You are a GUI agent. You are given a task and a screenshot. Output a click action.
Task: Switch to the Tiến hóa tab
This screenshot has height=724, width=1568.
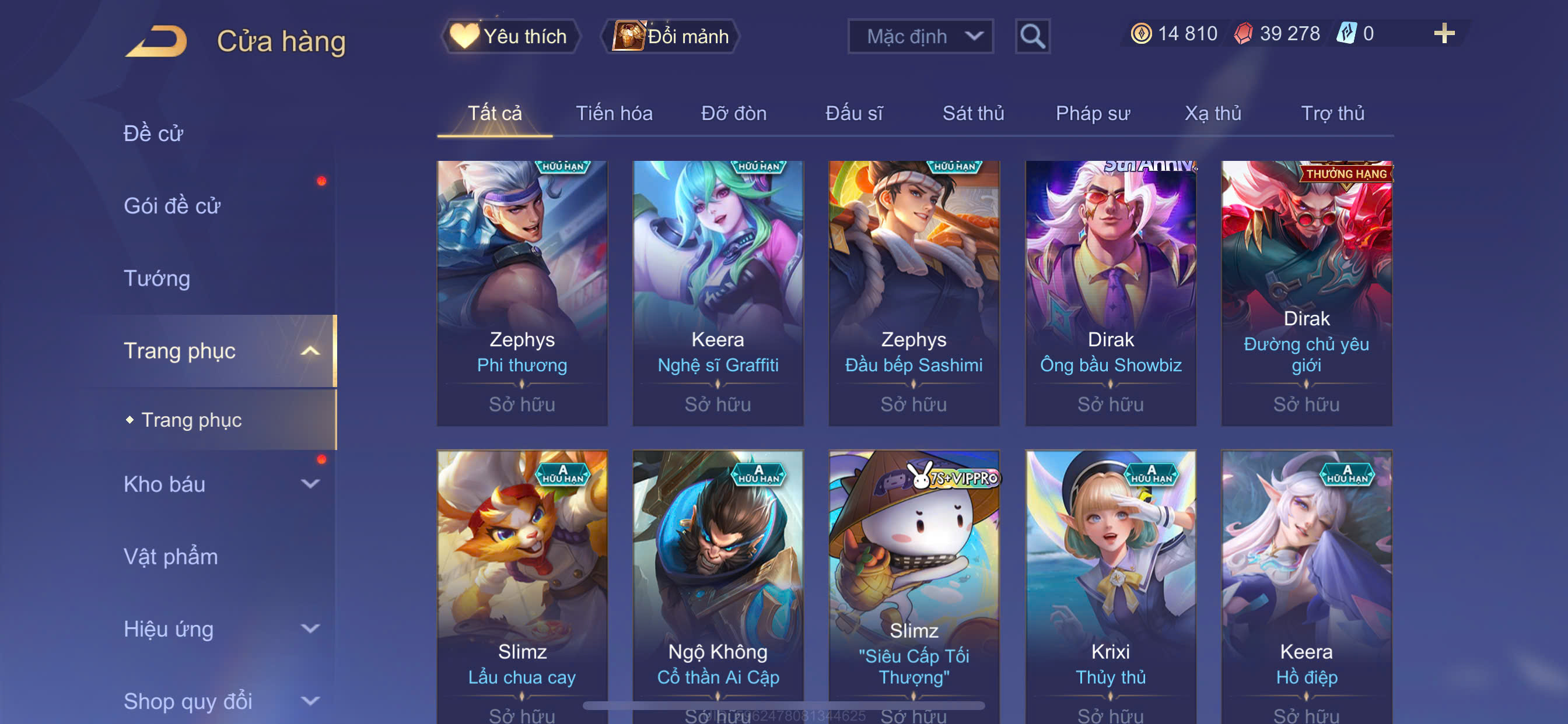[x=614, y=113]
